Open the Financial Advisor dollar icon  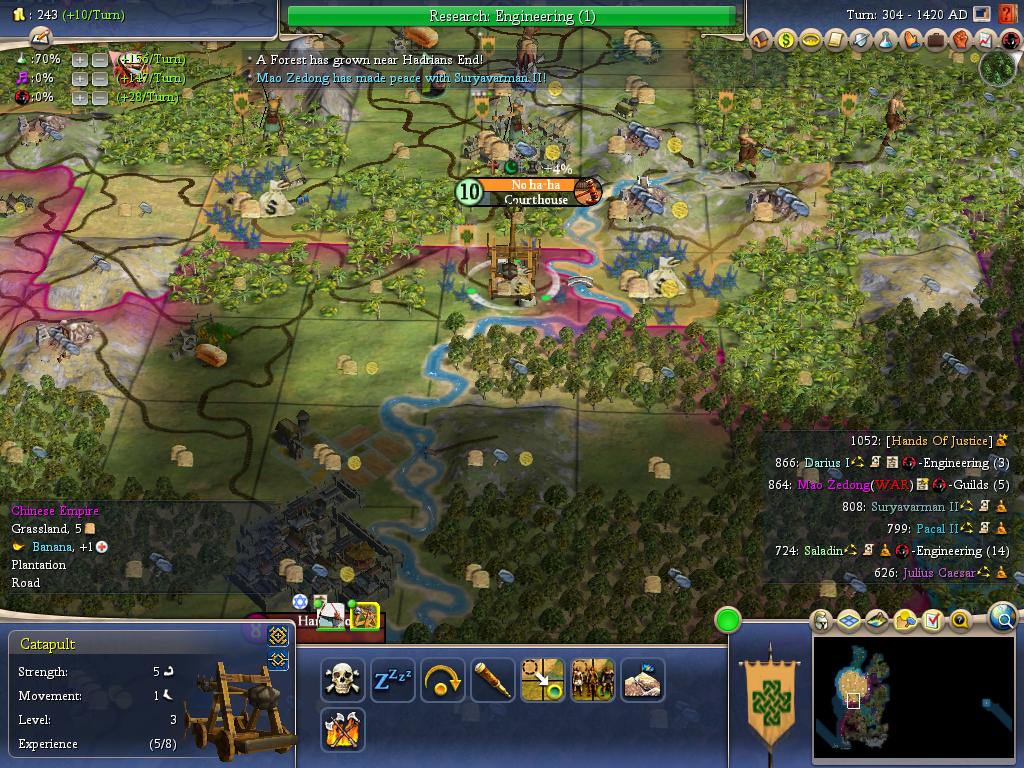786,40
